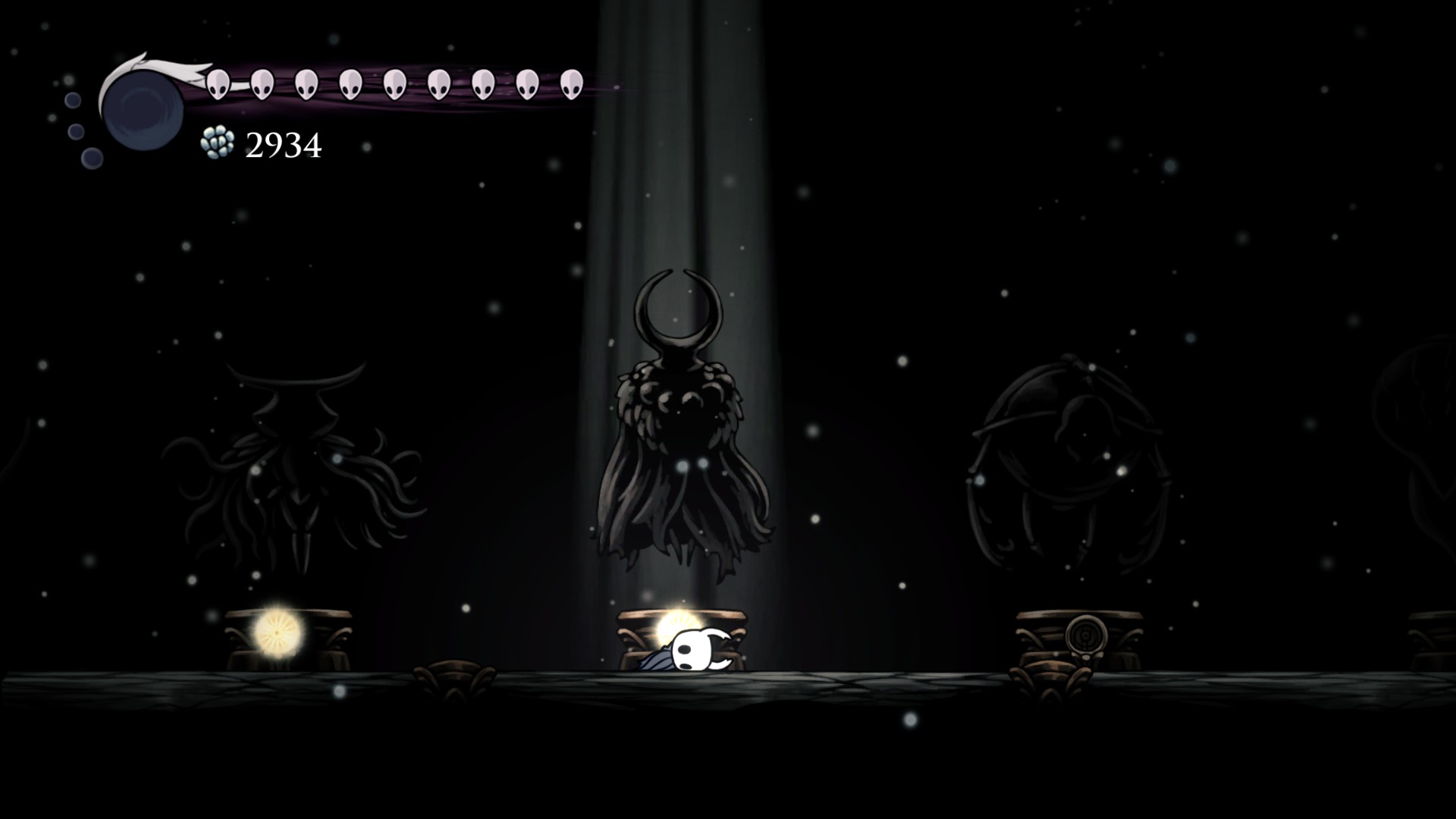Click the Geo count number 2934
Viewport: 1456px width, 819px height.
[x=283, y=146]
